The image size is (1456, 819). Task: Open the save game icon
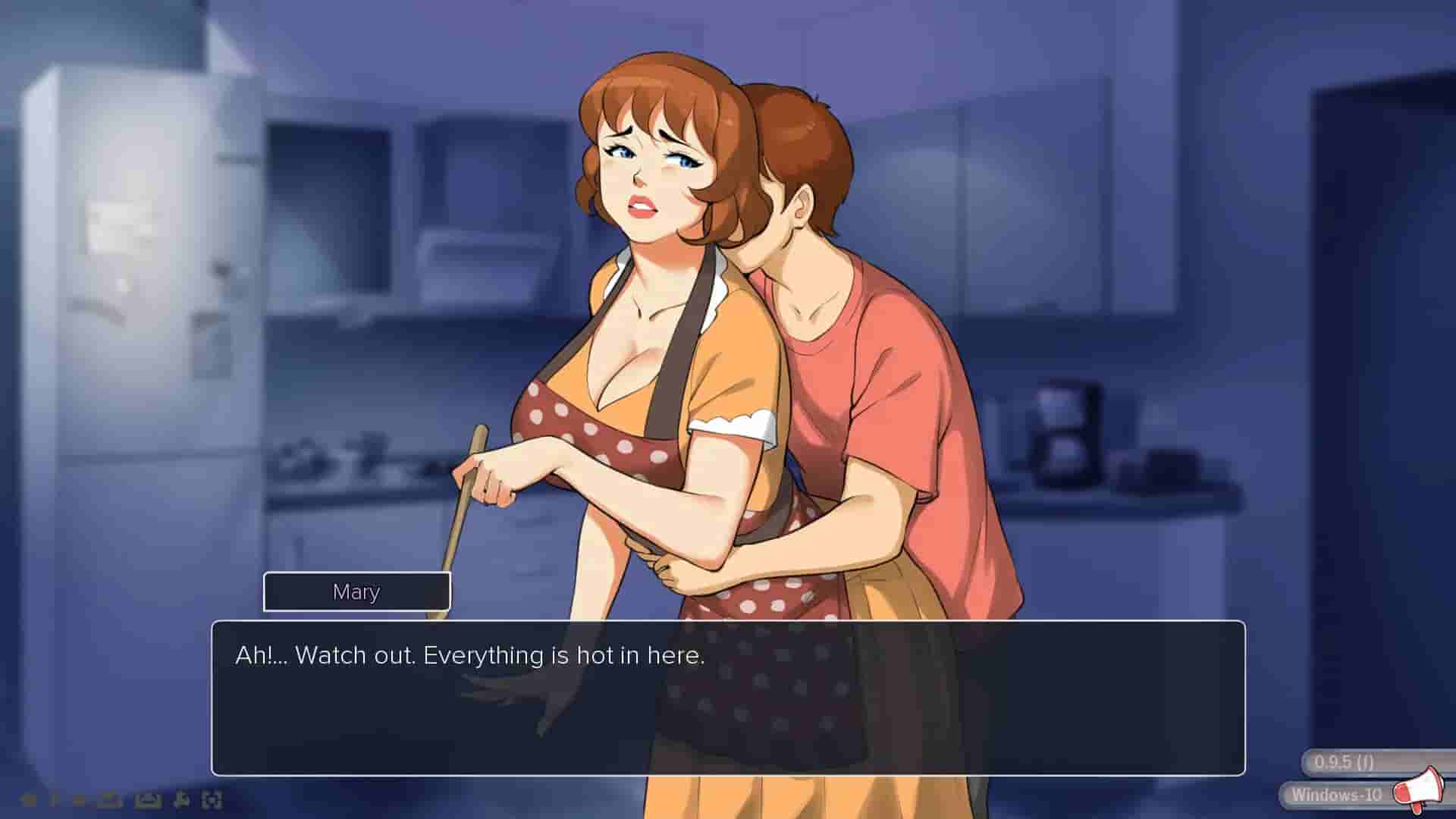[x=147, y=802]
